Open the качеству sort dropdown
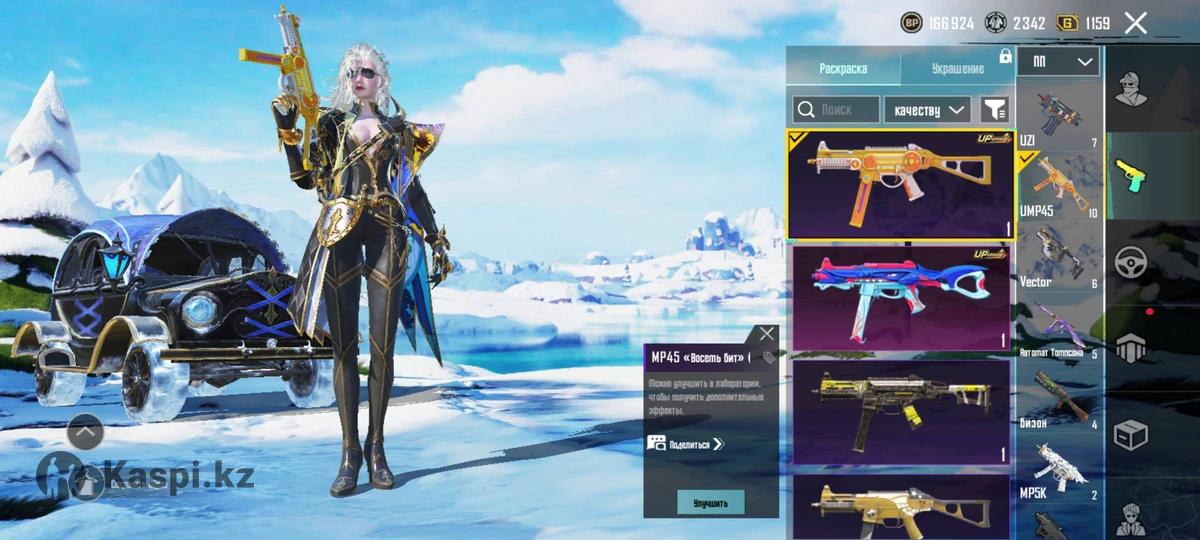1200x540 pixels. (928, 109)
